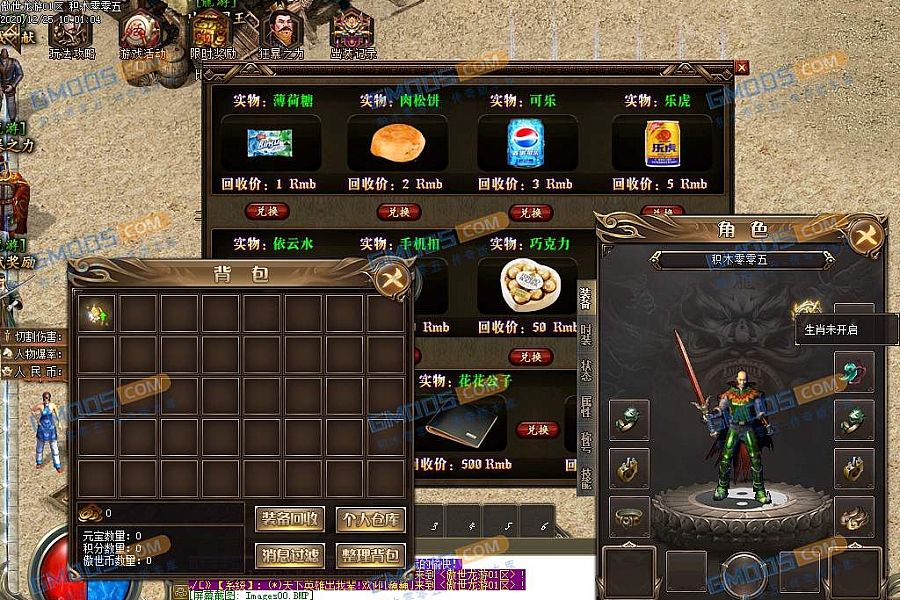
Task: Select the green jade necklace equipment slot
Action: (x=853, y=372)
